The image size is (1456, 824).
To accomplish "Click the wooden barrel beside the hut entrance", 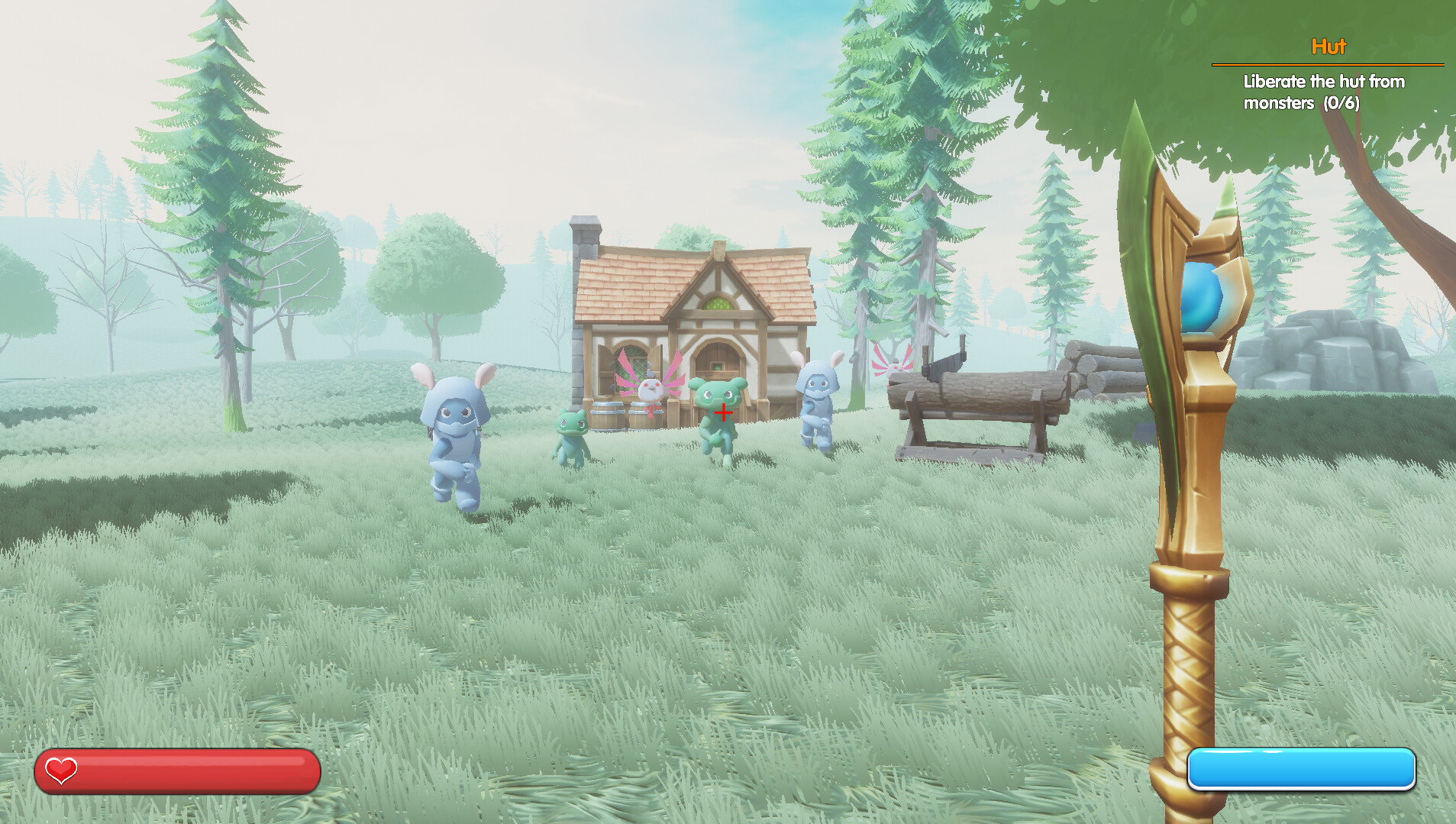I will [607, 418].
